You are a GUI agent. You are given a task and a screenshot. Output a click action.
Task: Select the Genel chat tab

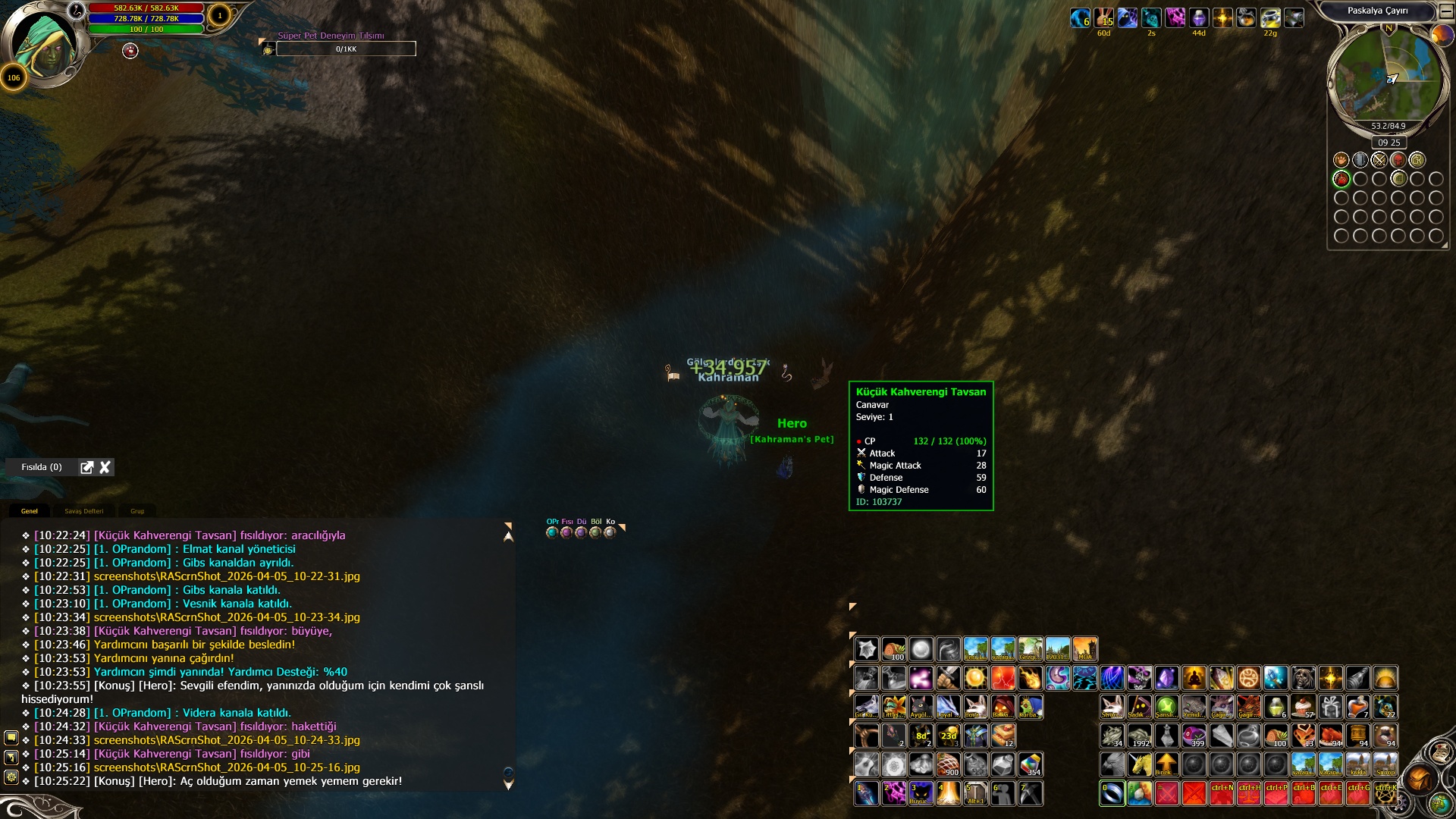click(x=30, y=511)
